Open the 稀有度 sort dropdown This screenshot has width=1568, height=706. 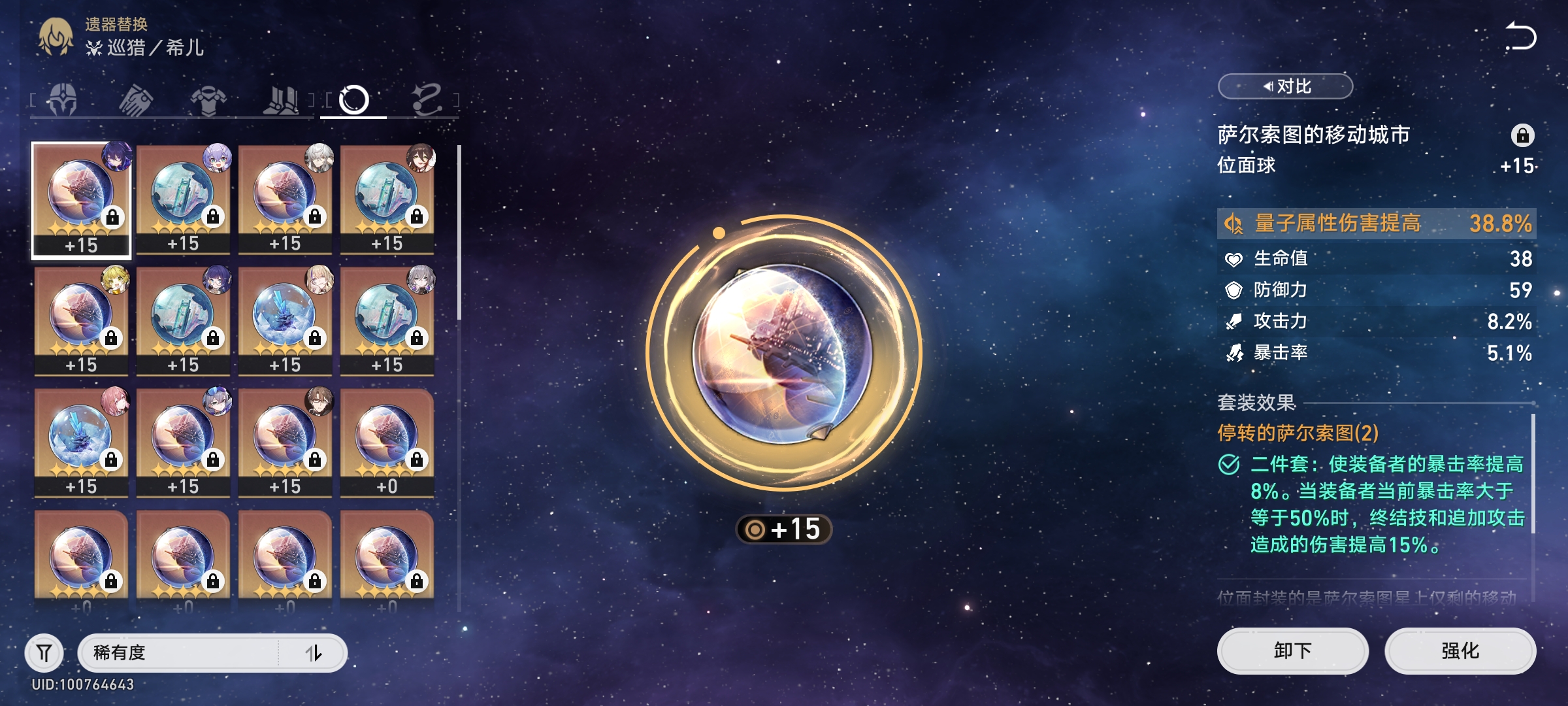[x=178, y=652]
